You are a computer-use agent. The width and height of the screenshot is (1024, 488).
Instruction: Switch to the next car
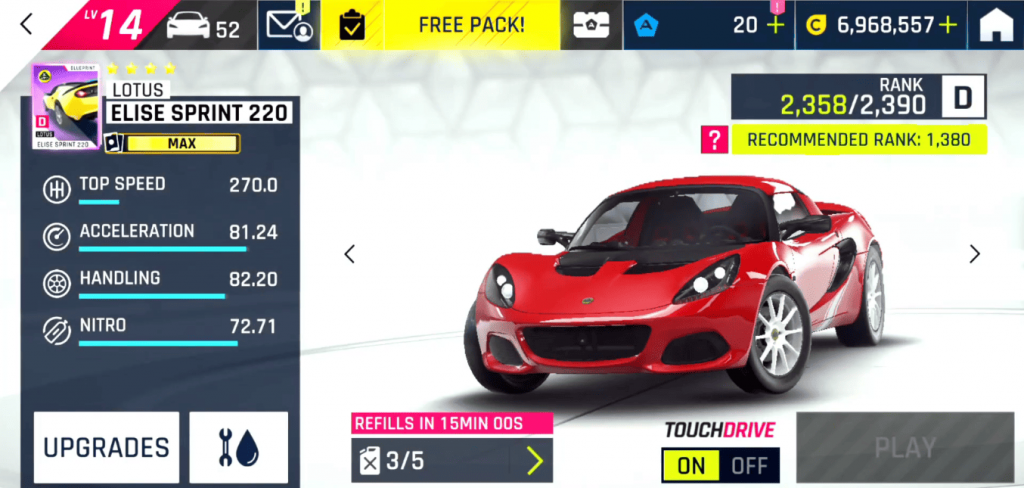pyautogui.click(x=975, y=254)
